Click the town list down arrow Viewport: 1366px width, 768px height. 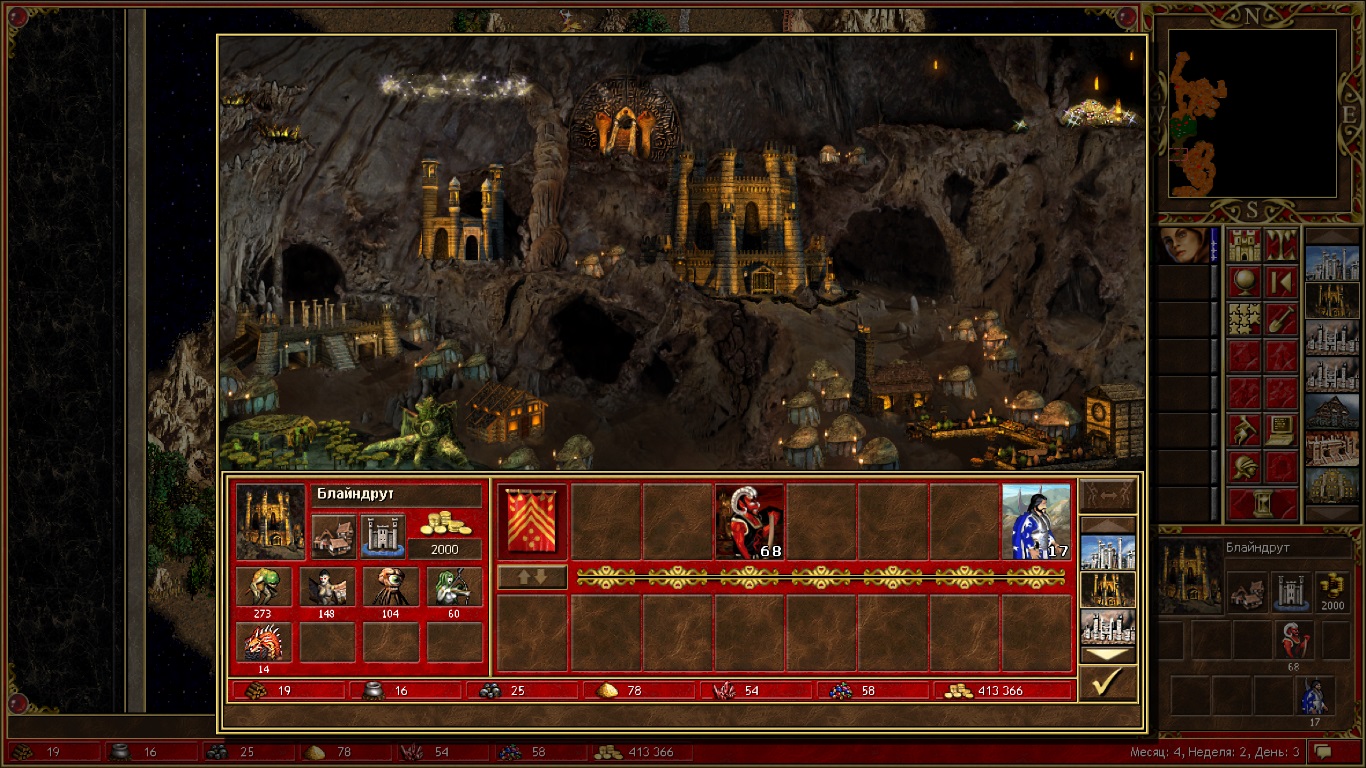pos(1107,655)
